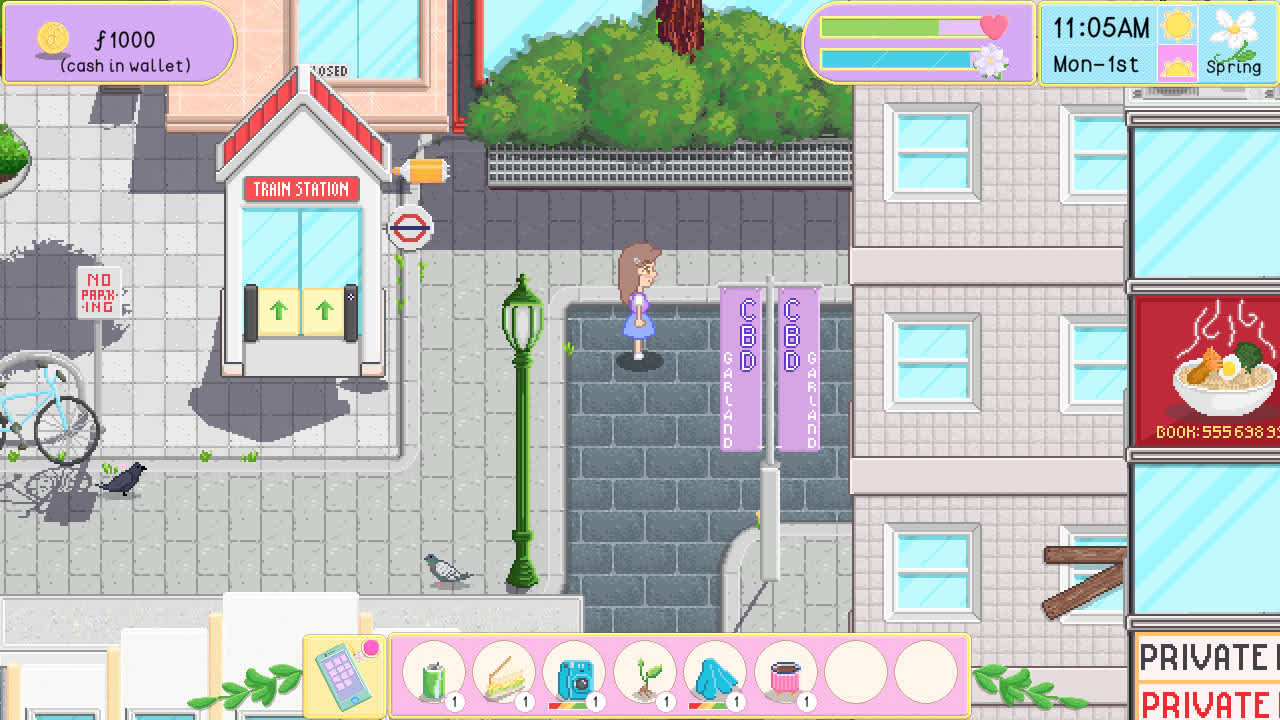Open the cash in wallet panel
This screenshot has height=720, width=1280.
click(119, 44)
